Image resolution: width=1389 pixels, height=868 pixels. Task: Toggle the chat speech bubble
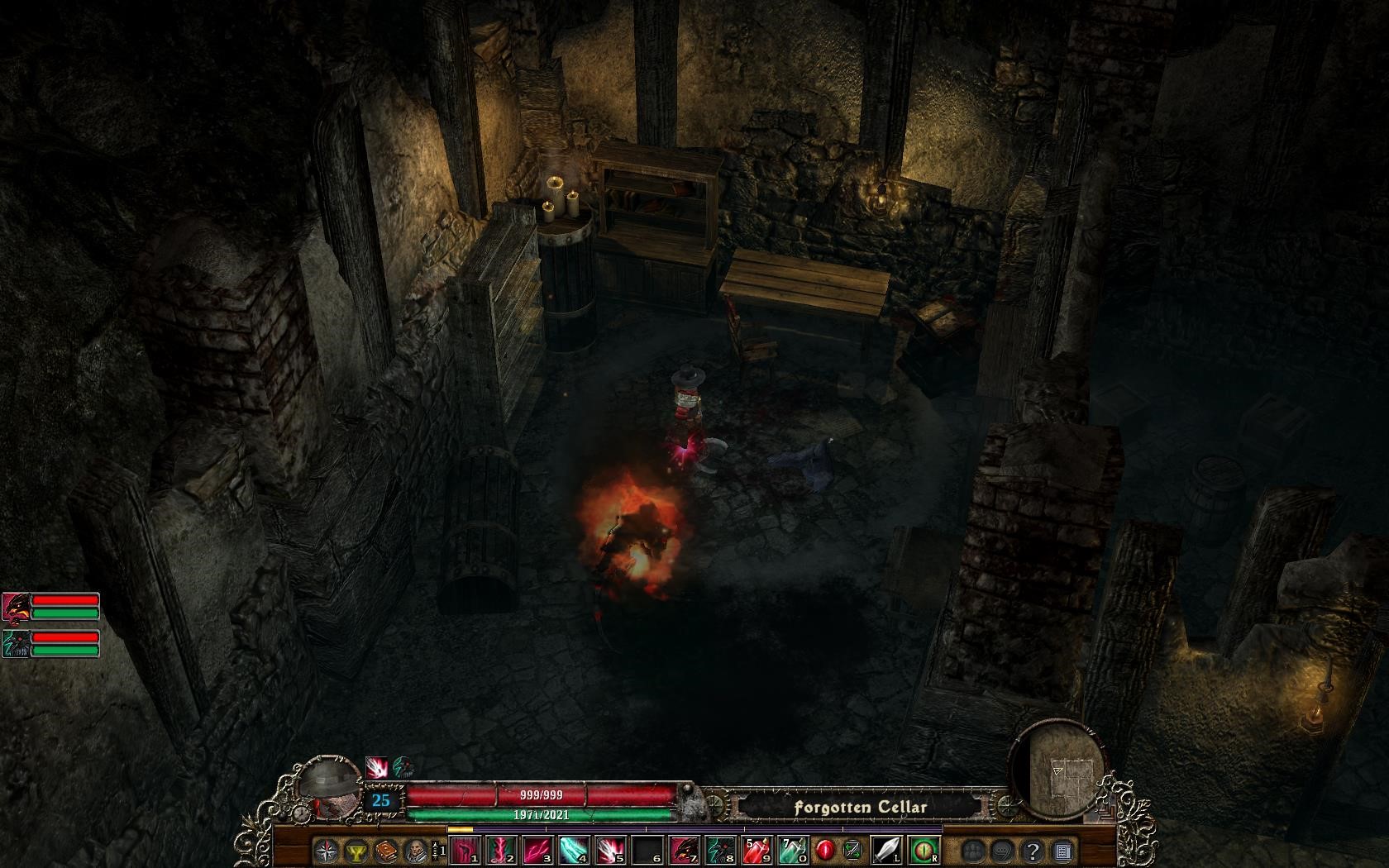click(x=1000, y=851)
